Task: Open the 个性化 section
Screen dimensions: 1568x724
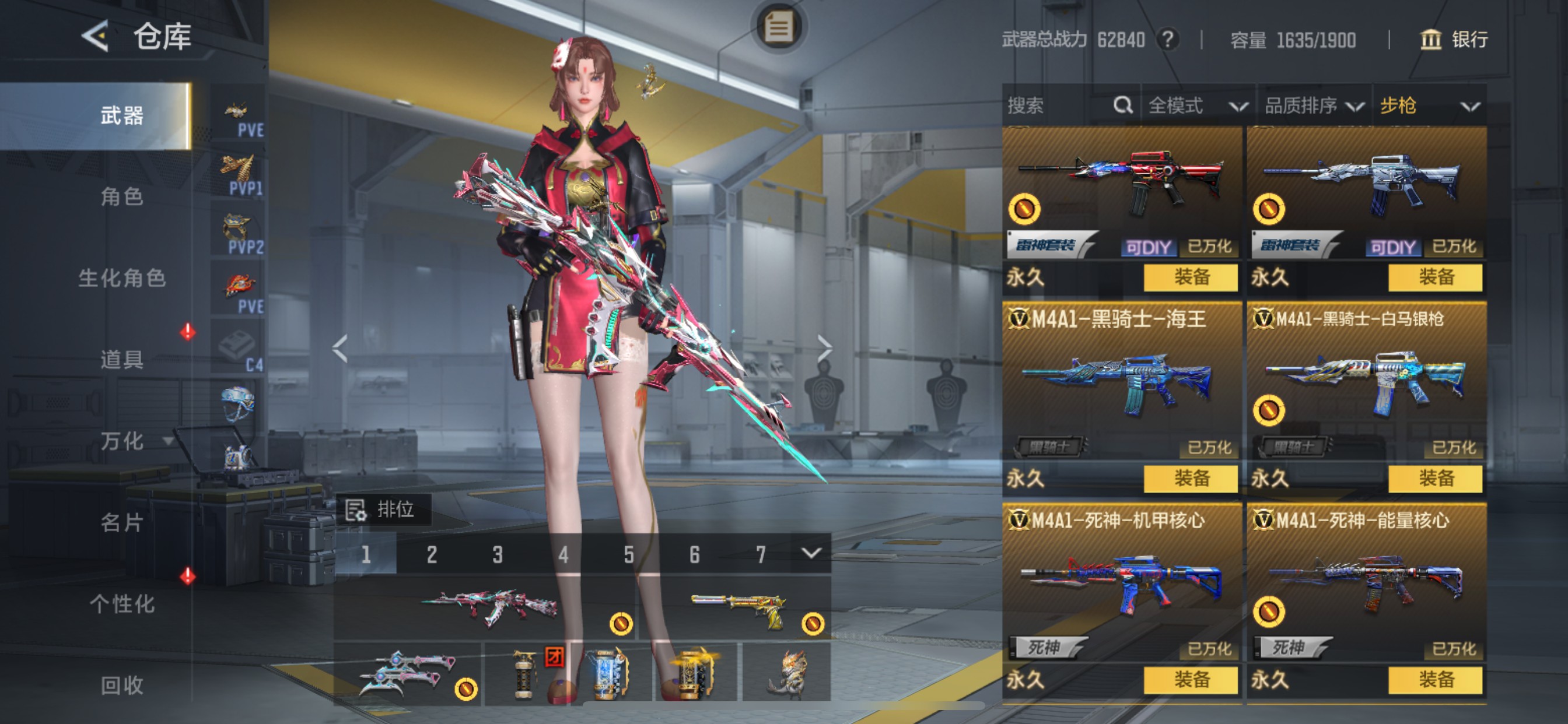Action: coord(122,603)
